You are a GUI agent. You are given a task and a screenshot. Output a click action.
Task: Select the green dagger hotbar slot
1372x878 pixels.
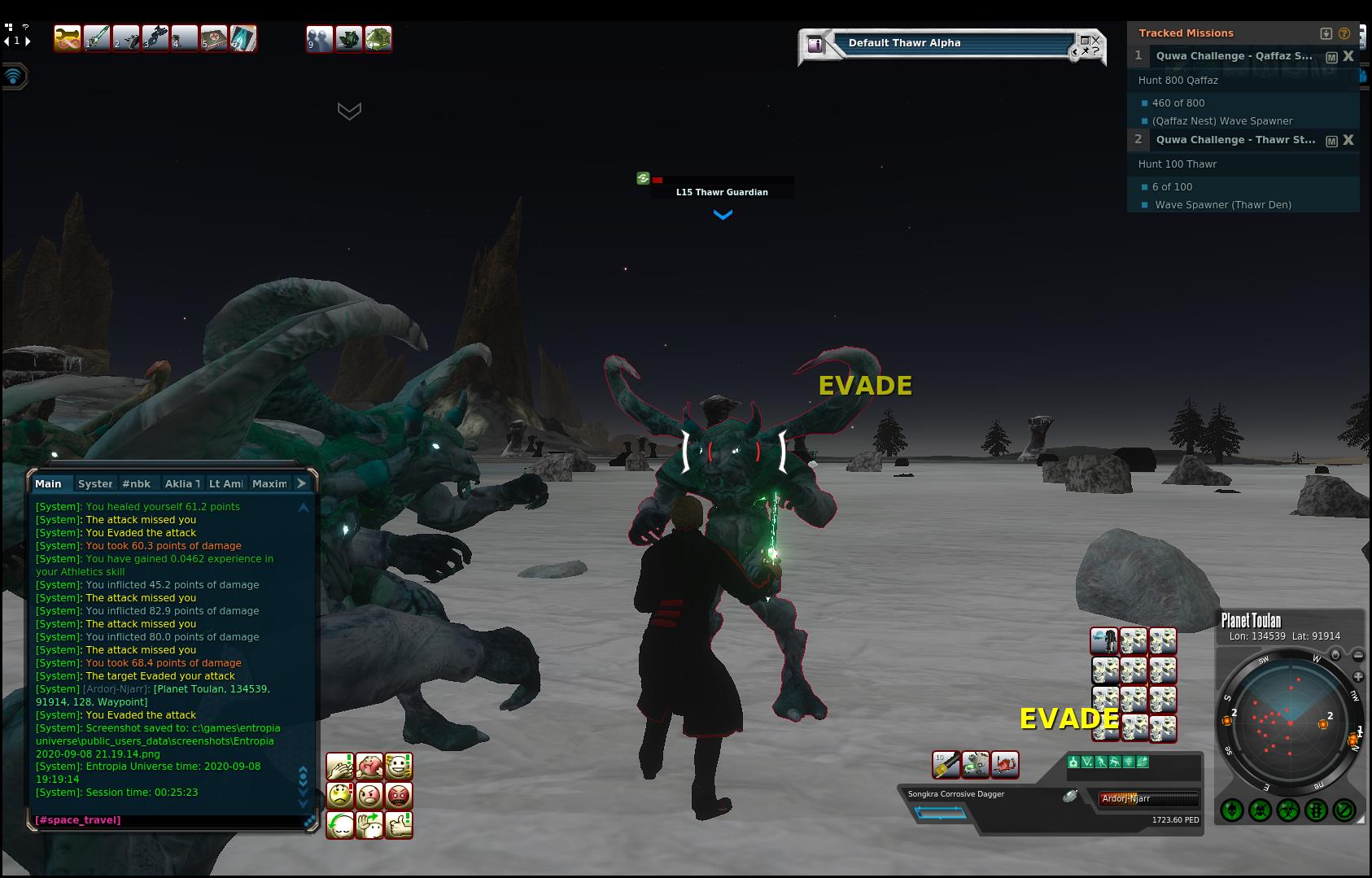tap(97, 38)
